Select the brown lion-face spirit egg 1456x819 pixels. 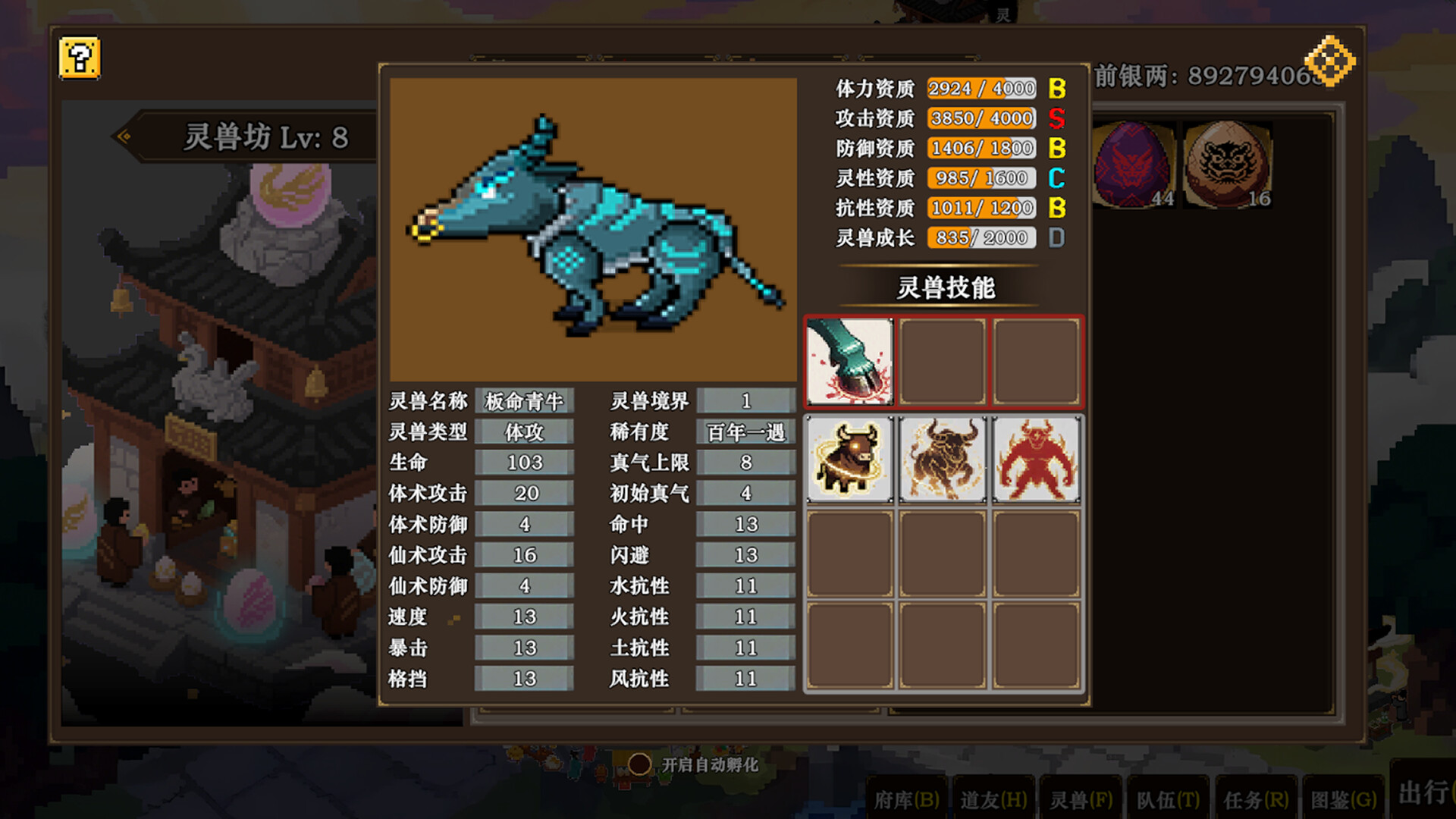coord(1227,164)
